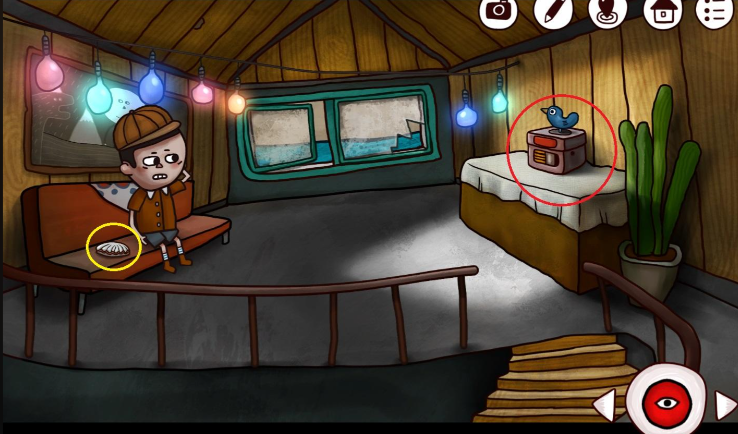
Task: Select the pencil notes icon
Action: click(x=553, y=10)
